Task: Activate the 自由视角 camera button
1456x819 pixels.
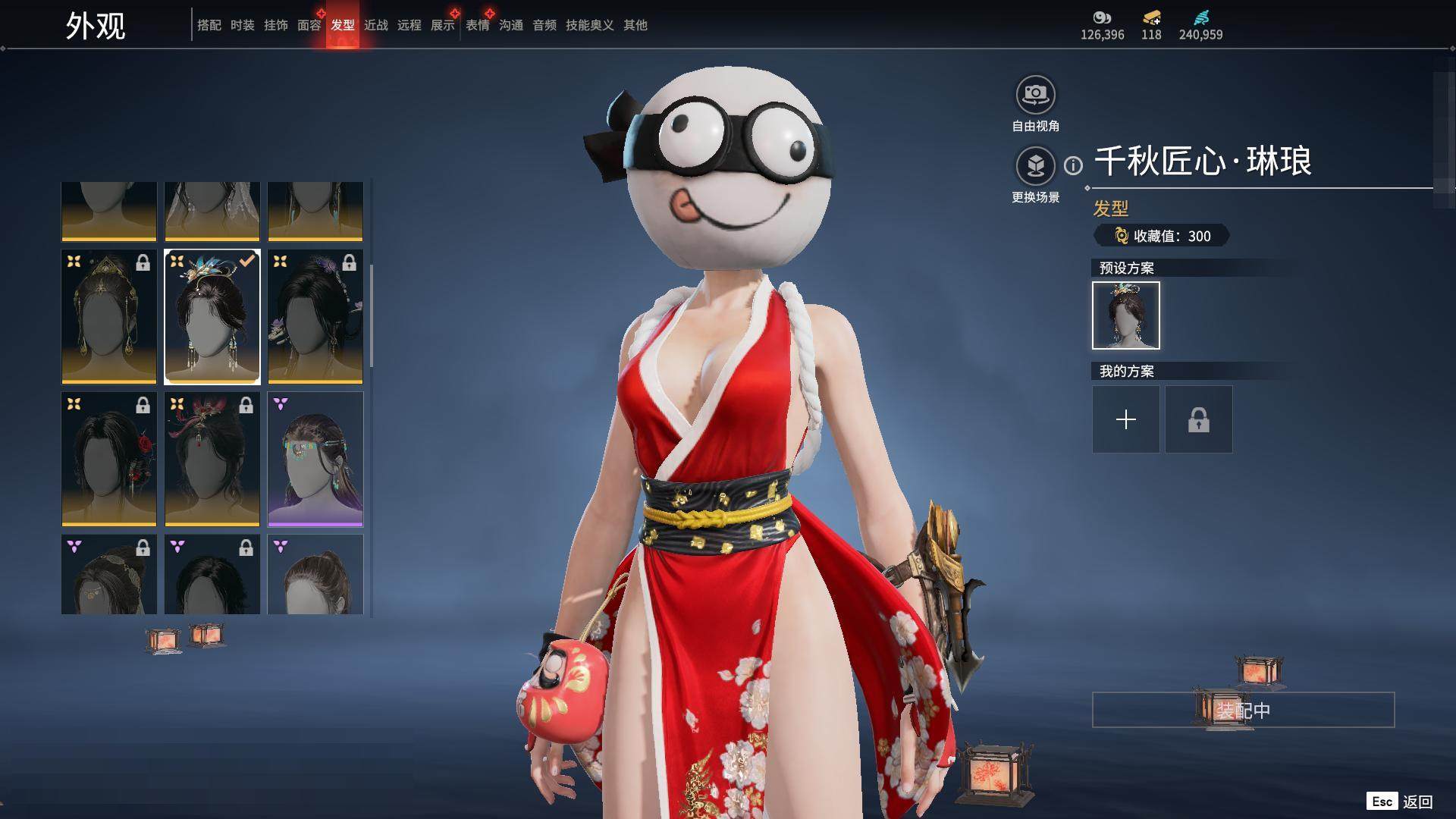Action: point(1035,95)
